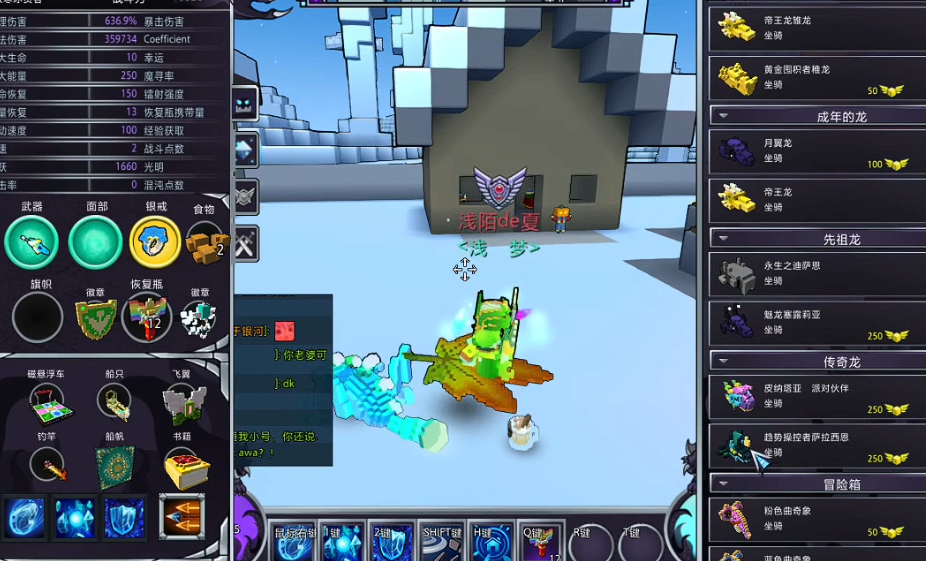This screenshot has height=561, width=926.
Task: Select the recovery flask (恢复瓶) slot
Action: 147,317
